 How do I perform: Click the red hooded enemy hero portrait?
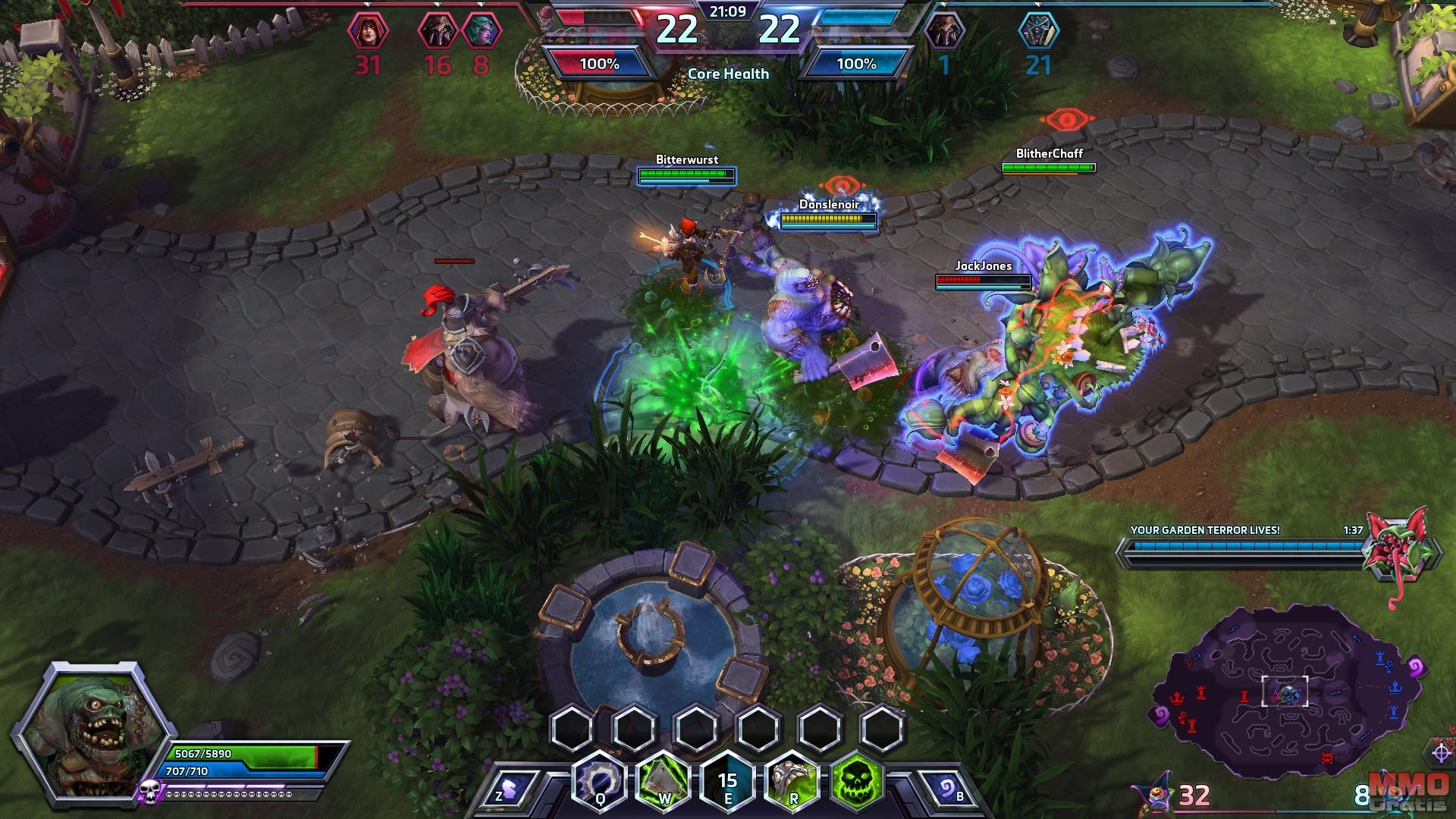(x=368, y=32)
